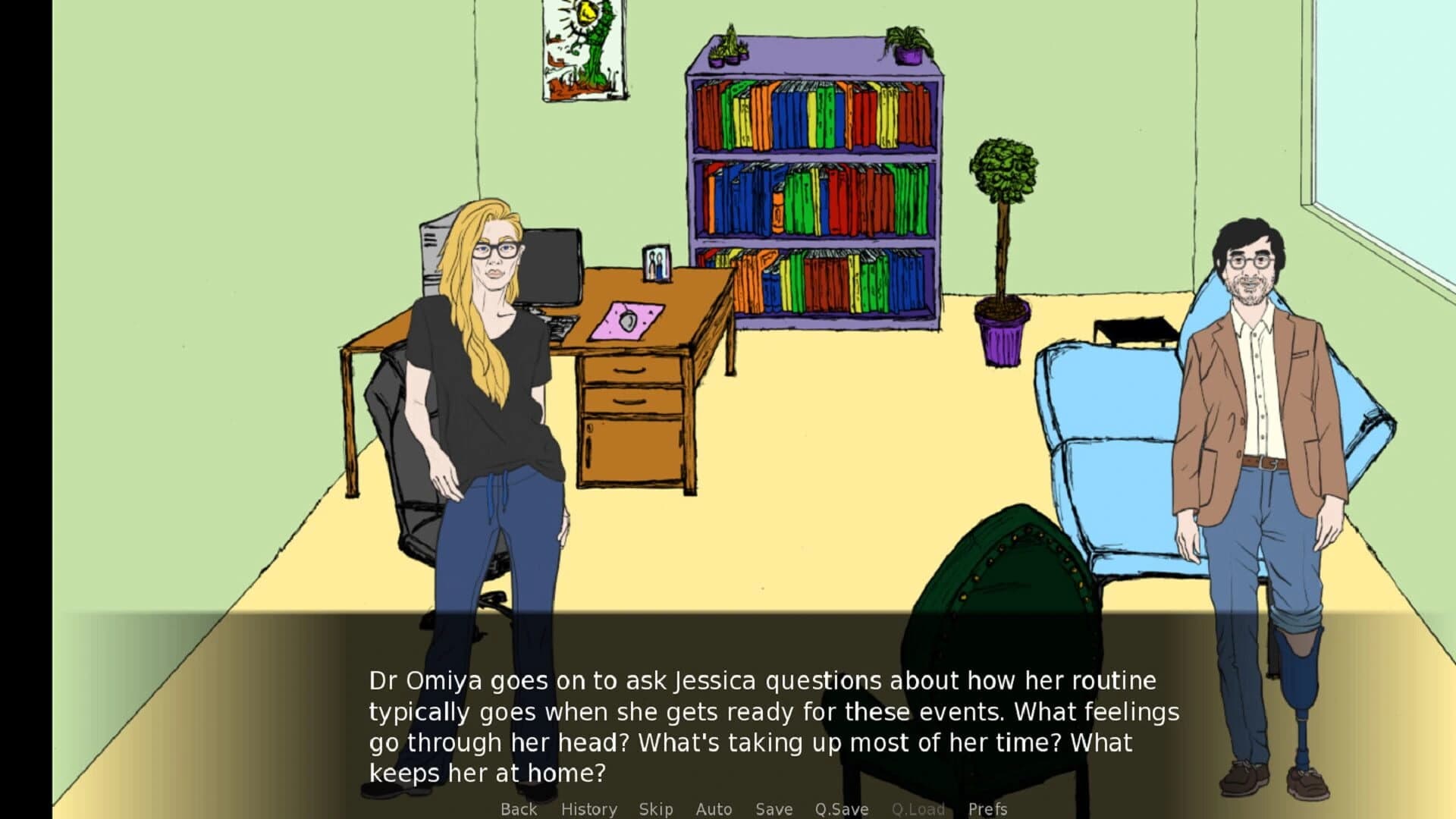The image size is (1456, 819).
Task: Enable Skip mode
Action: click(657, 809)
